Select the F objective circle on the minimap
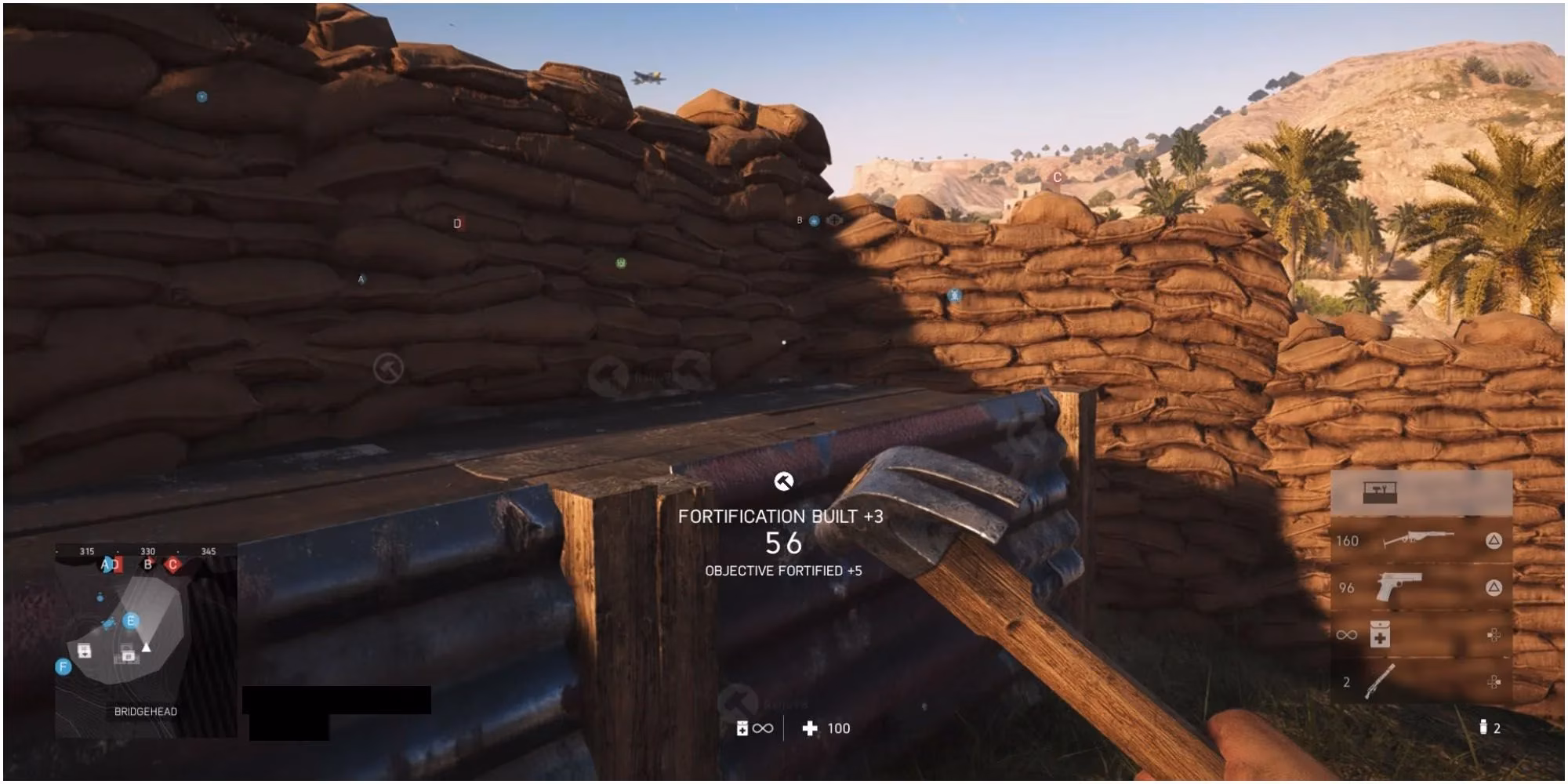The image size is (1568, 784). (x=63, y=665)
